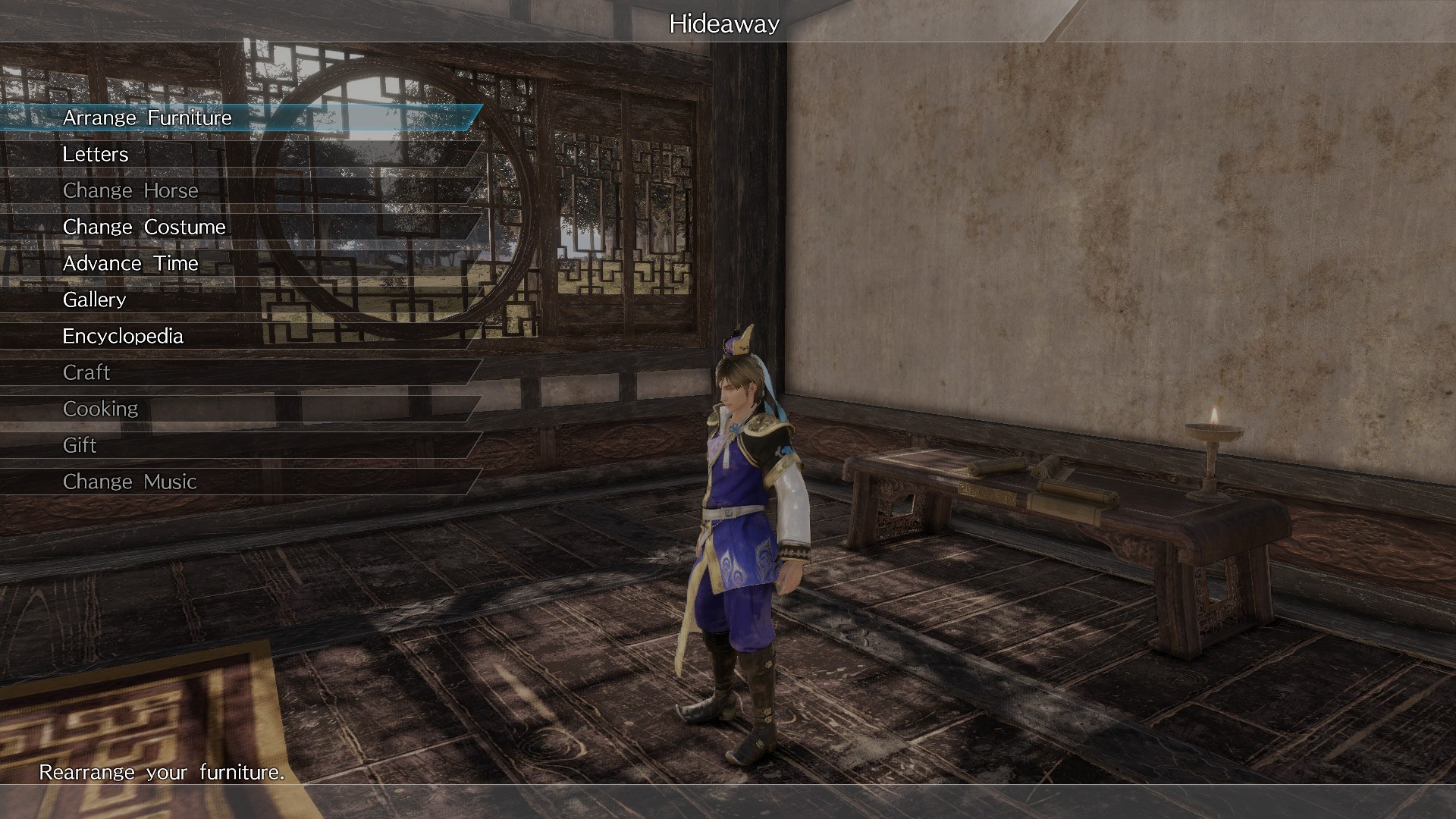Open the Letters option
Screen dimensions: 1456x819
tap(96, 154)
